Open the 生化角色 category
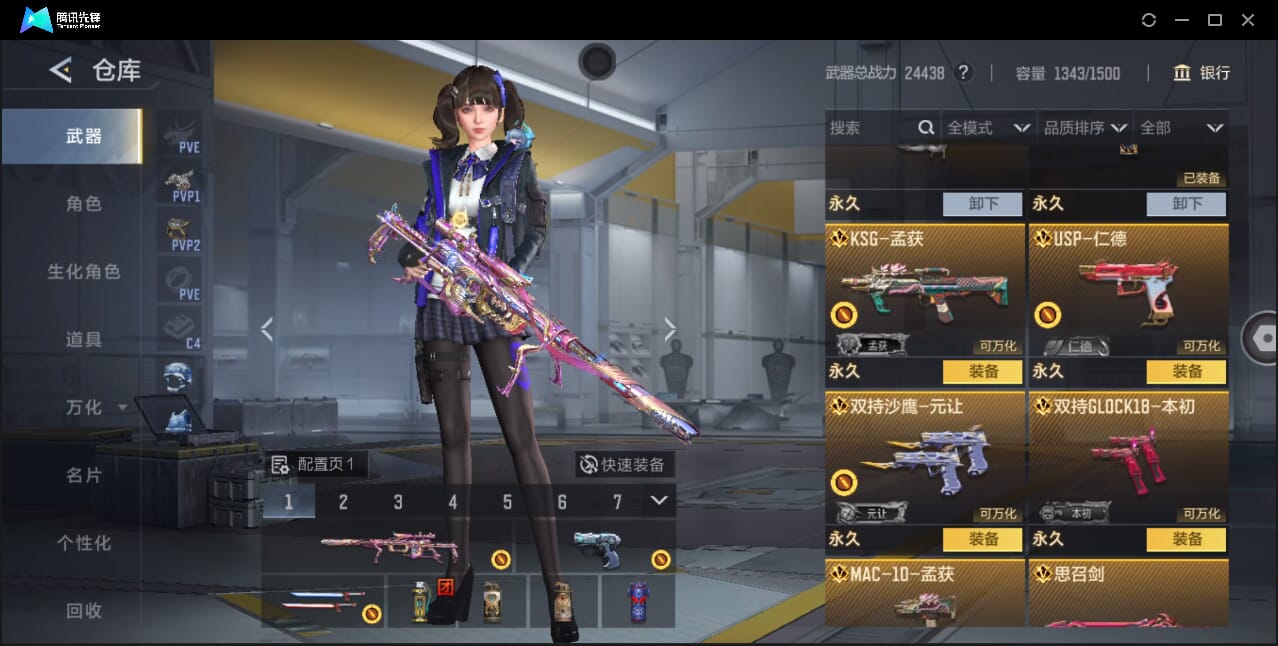Viewport: 1278px width, 646px height. point(84,272)
